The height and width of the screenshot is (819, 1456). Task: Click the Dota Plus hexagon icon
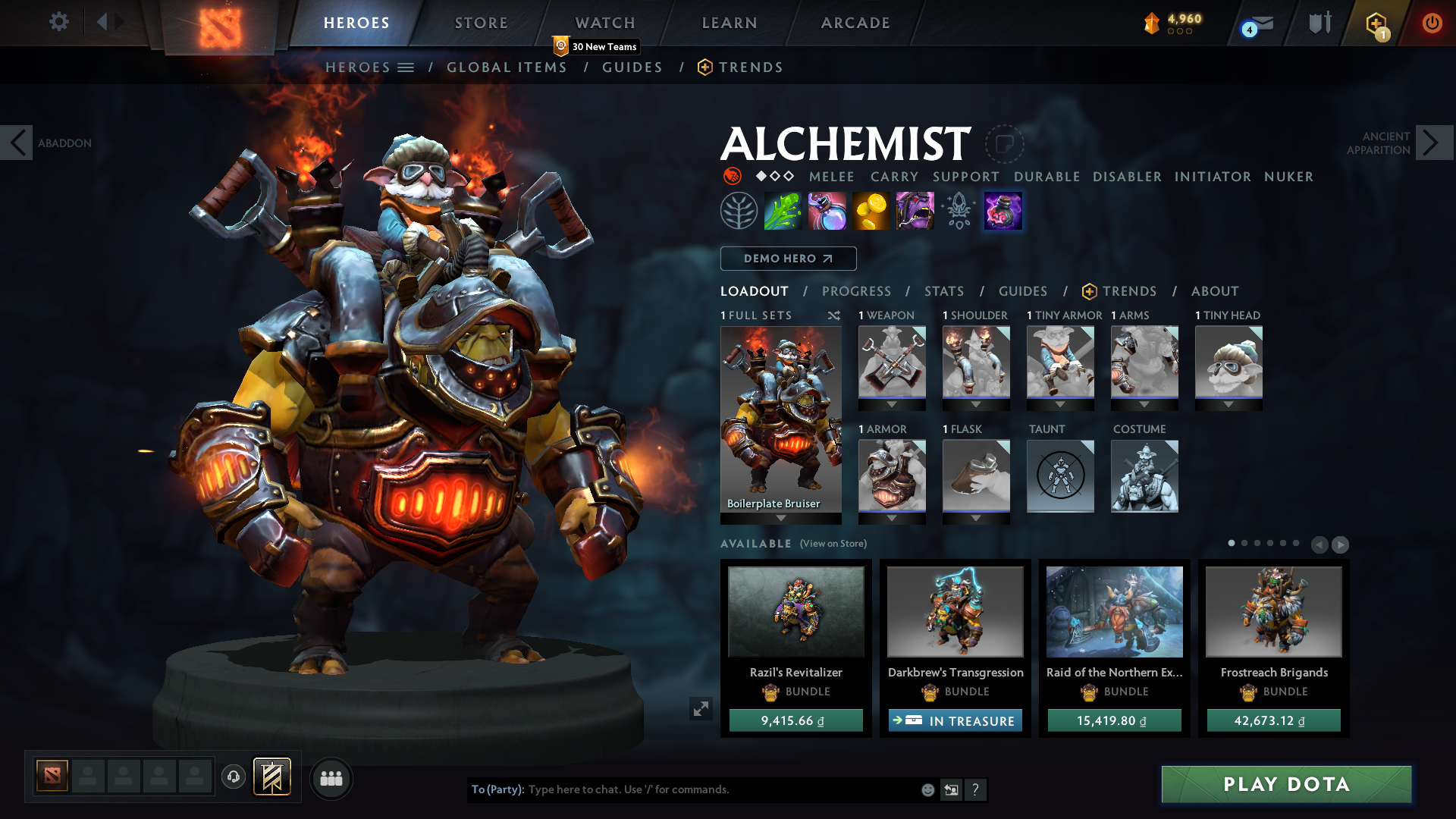click(x=1375, y=23)
